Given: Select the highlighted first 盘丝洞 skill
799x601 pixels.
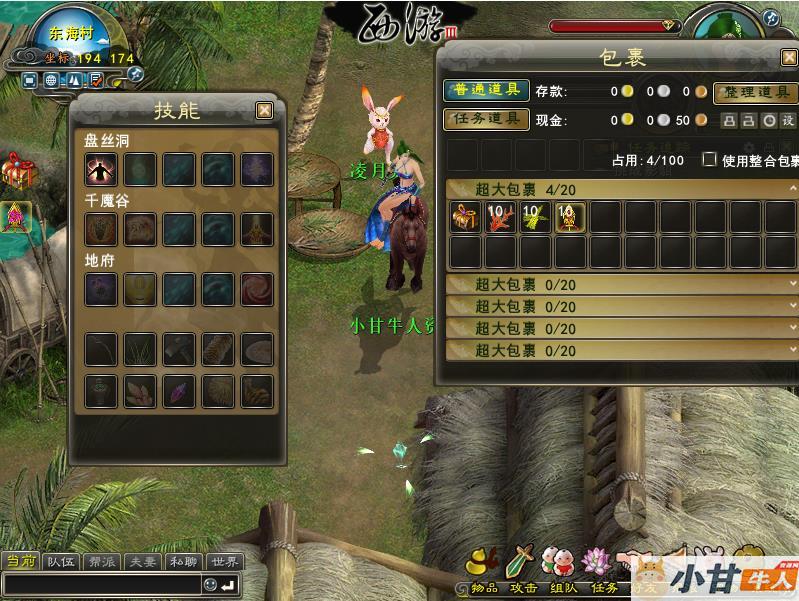Looking at the screenshot, I should coord(101,169).
